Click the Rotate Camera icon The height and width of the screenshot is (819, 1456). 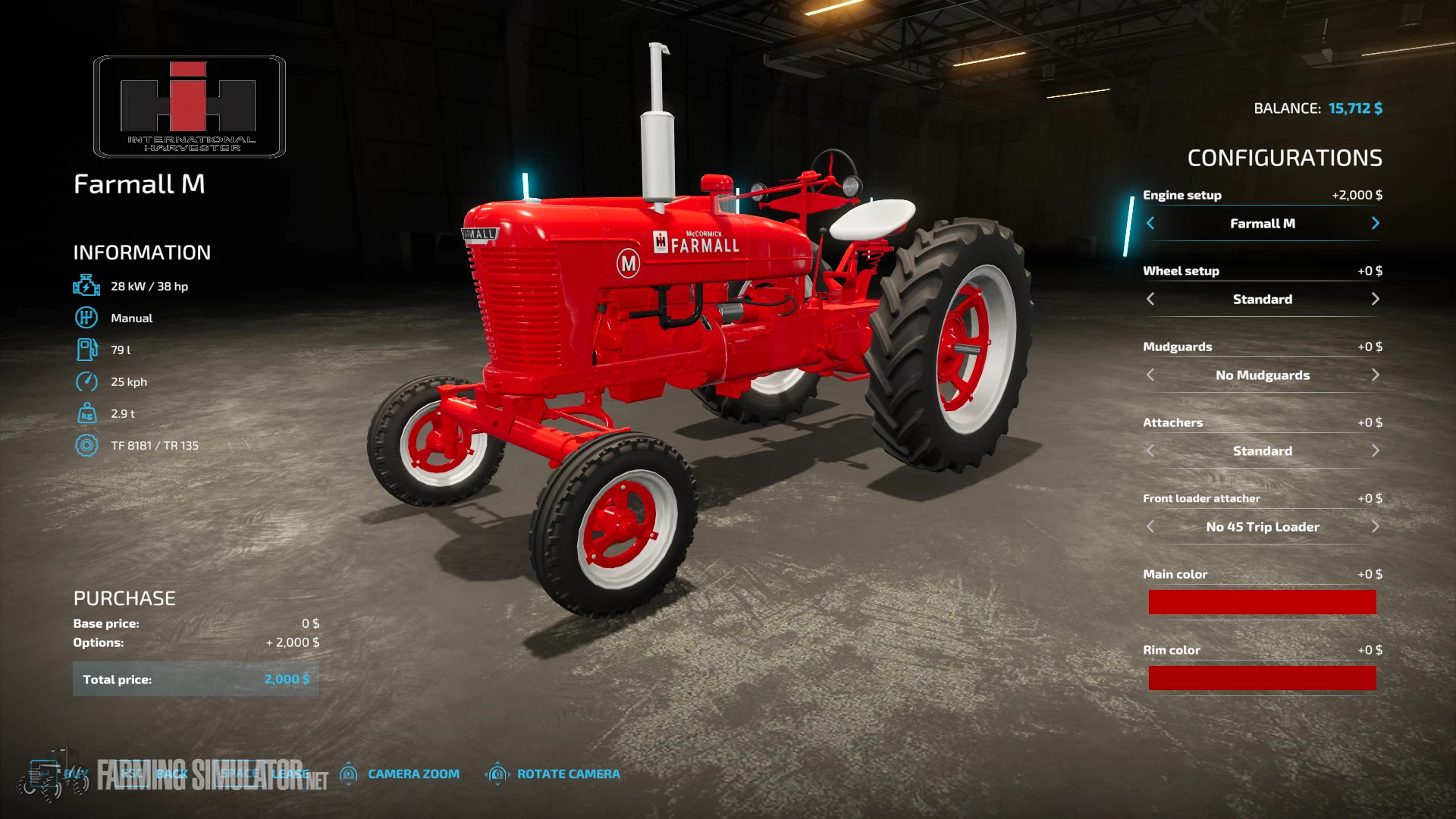[x=498, y=773]
